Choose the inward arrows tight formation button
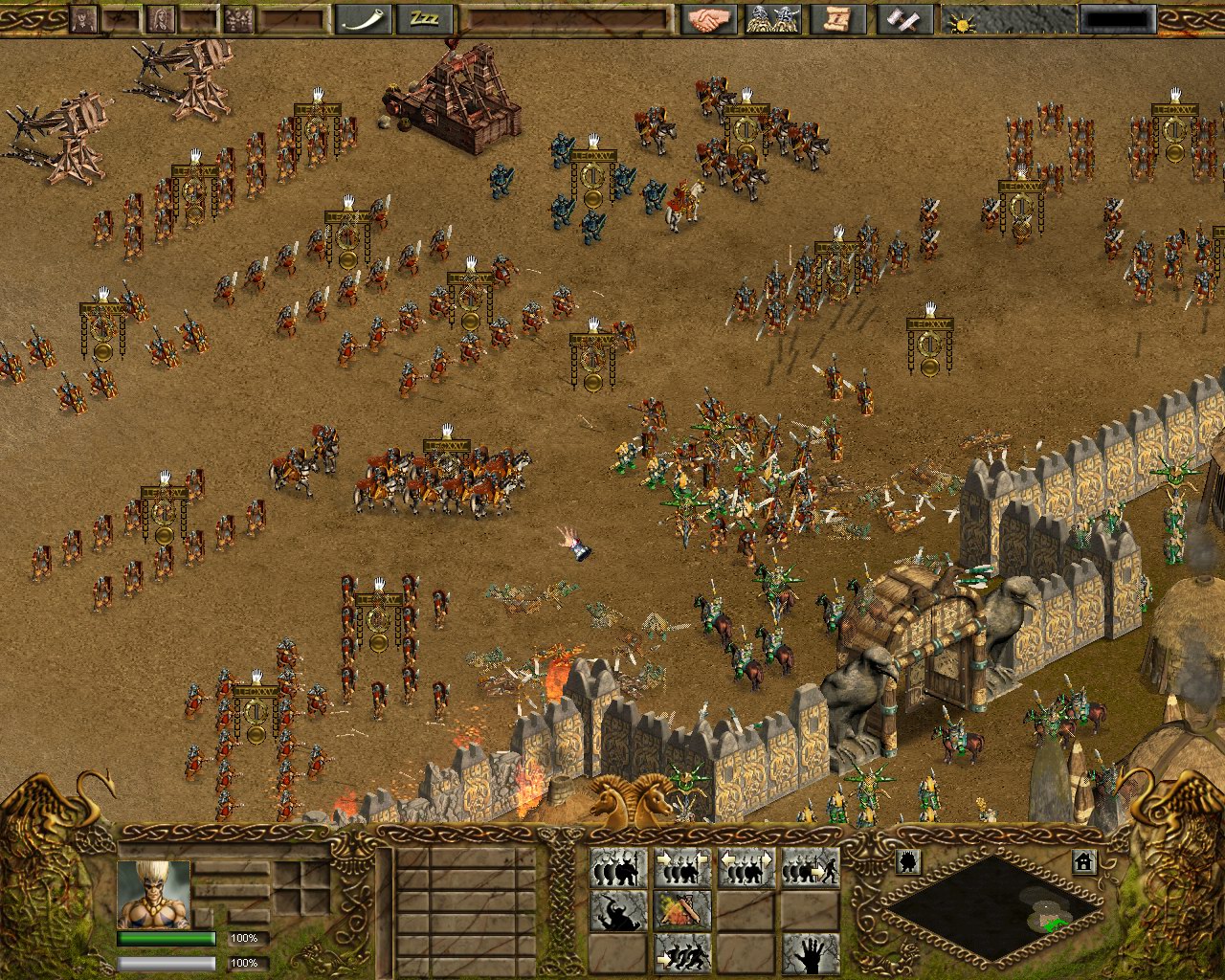Viewport: 1225px width, 980px height. click(x=682, y=868)
